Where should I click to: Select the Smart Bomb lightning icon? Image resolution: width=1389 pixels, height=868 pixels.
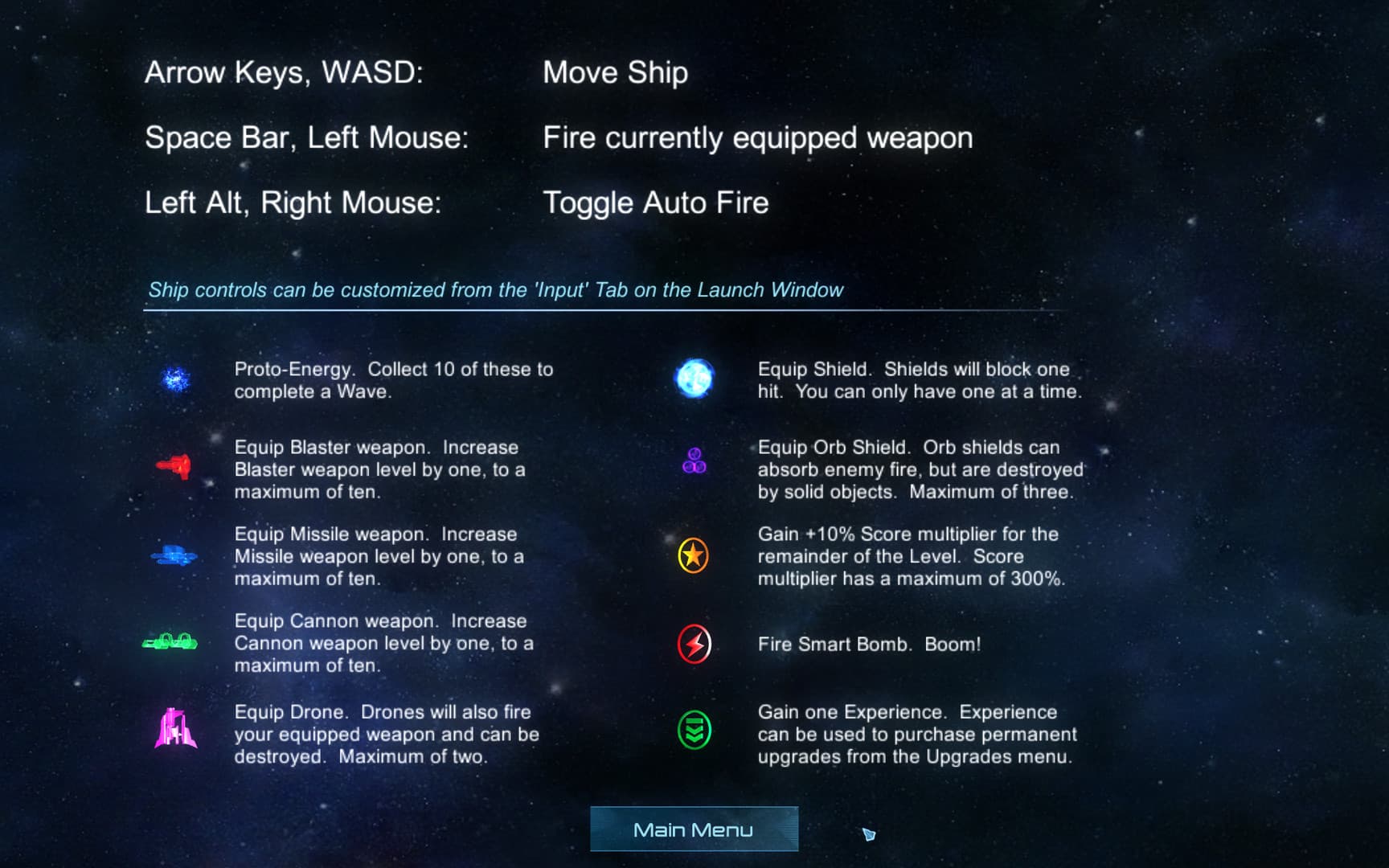692,643
